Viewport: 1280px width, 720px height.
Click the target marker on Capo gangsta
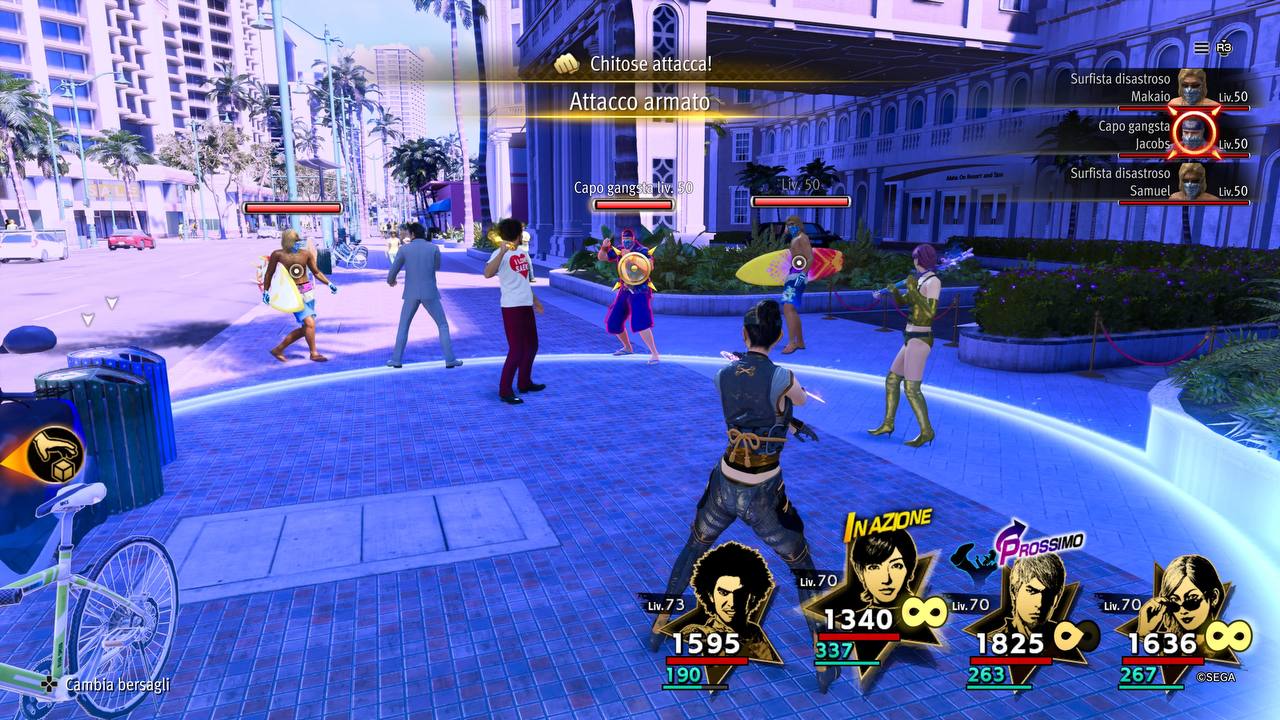point(632,267)
